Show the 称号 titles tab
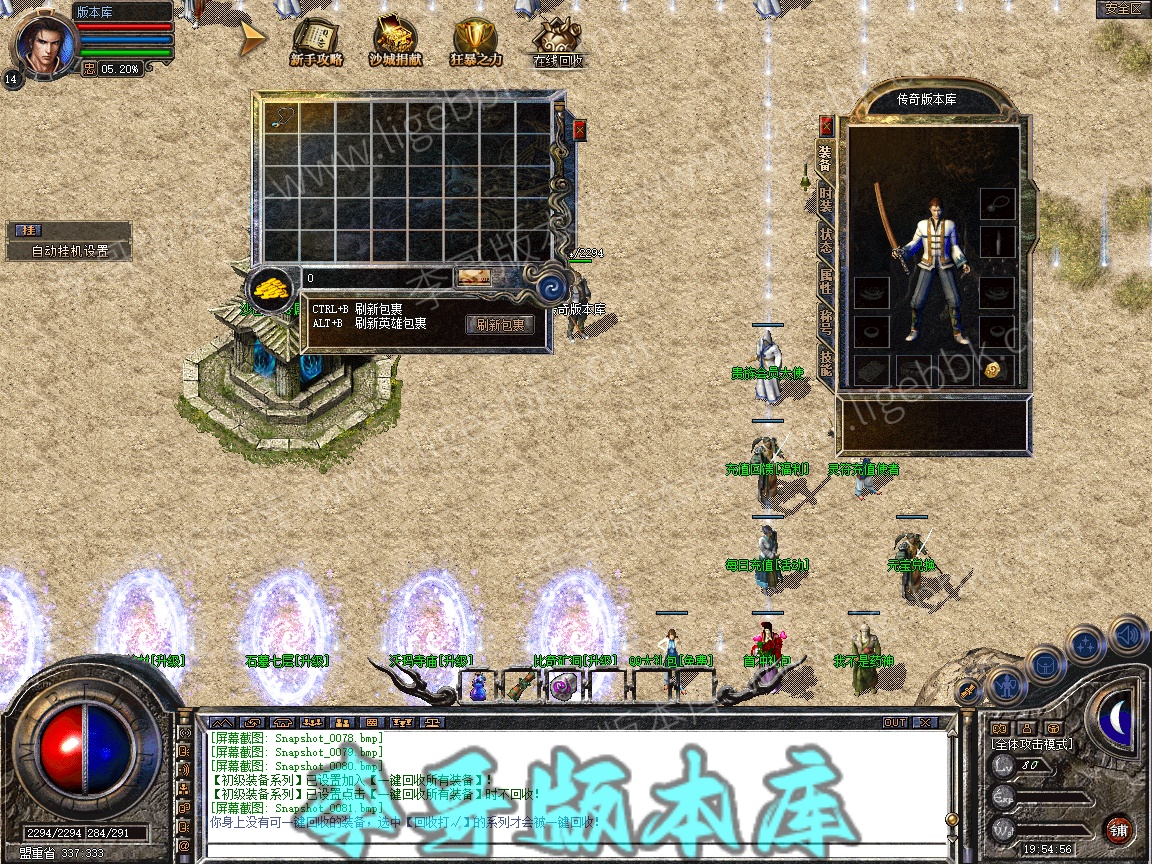 coord(826,322)
